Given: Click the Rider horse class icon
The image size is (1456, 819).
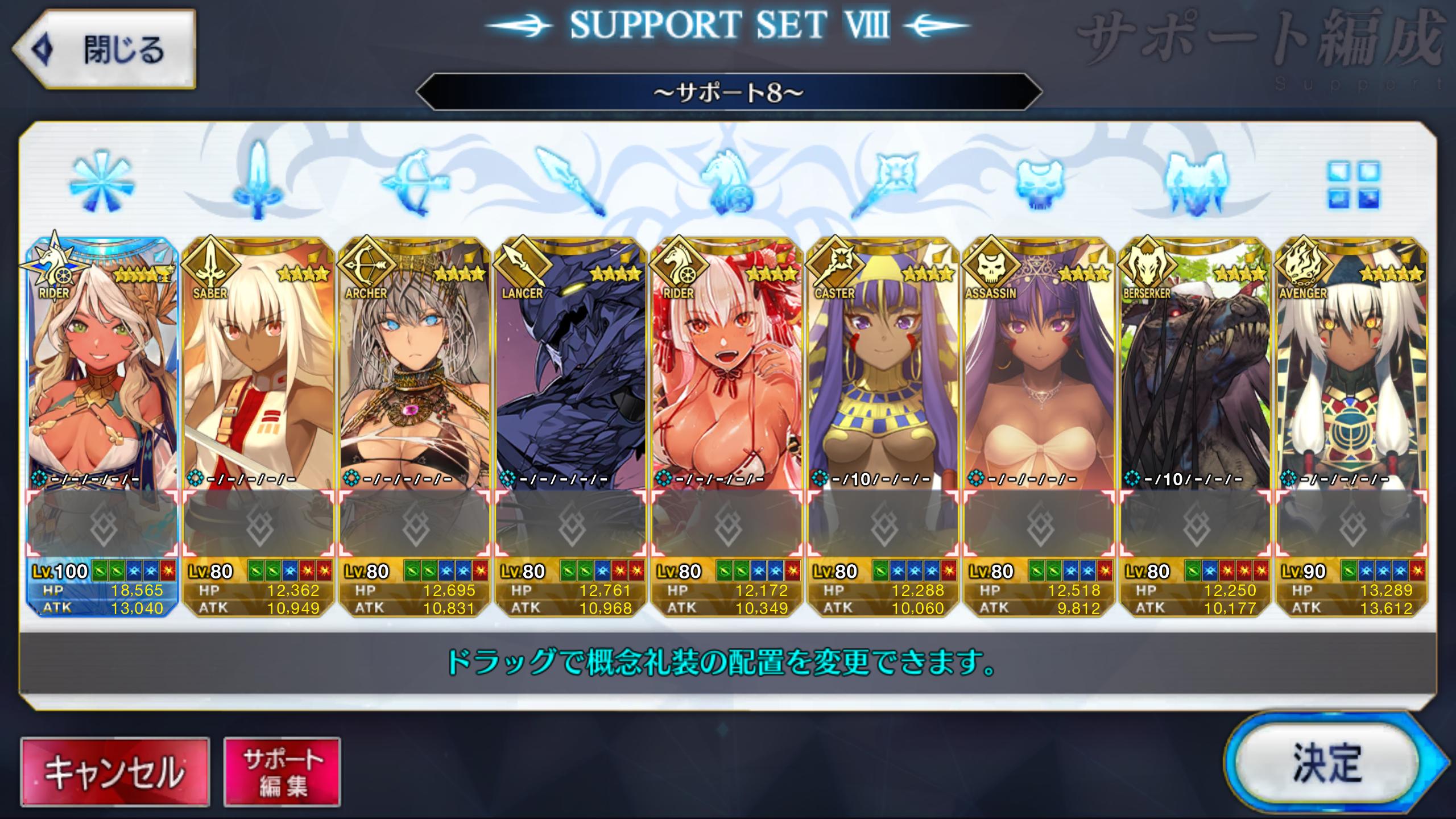Looking at the screenshot, I should [x=727, y=182].
